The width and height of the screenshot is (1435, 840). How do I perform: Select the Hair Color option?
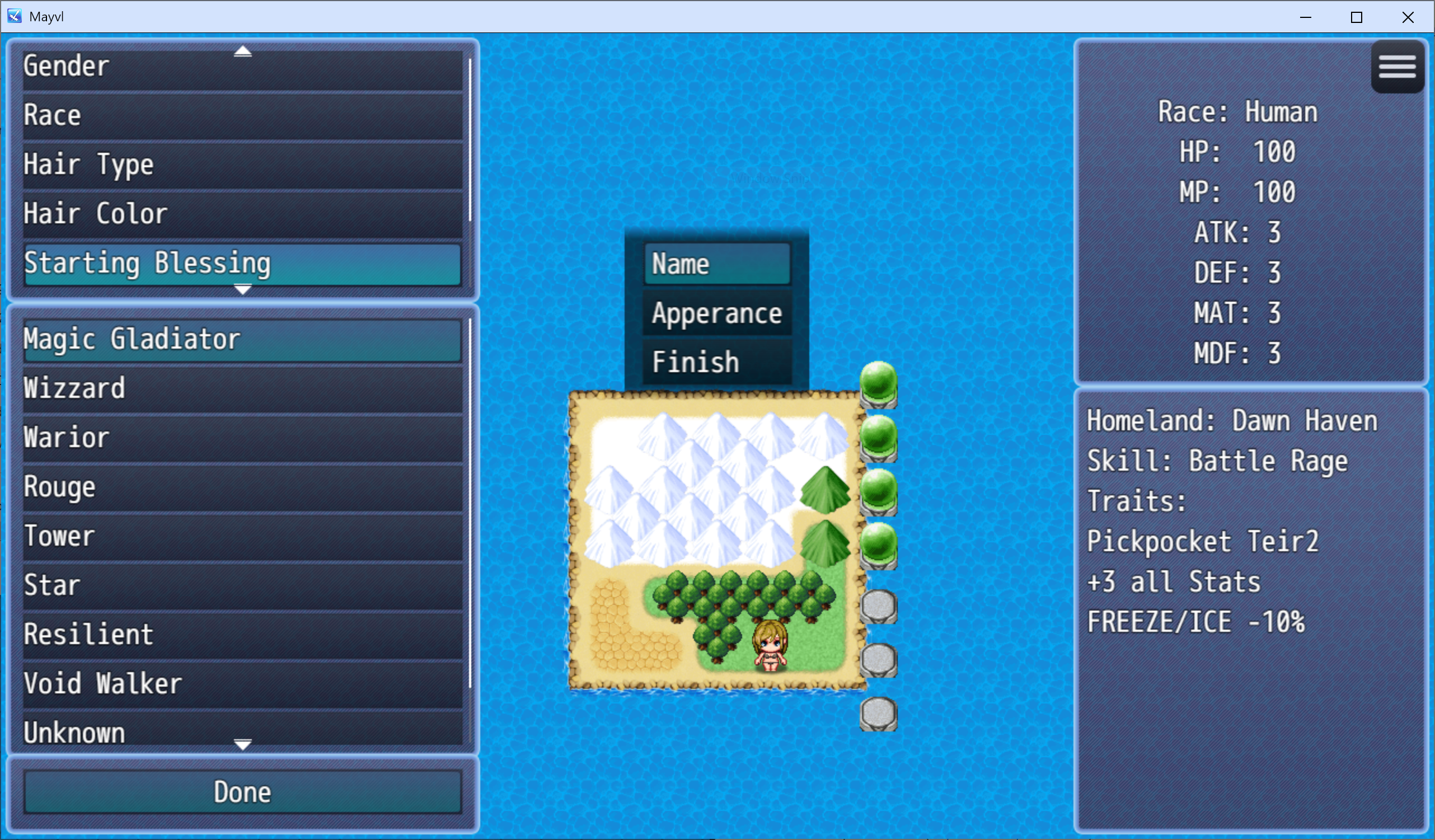point(242,214)
